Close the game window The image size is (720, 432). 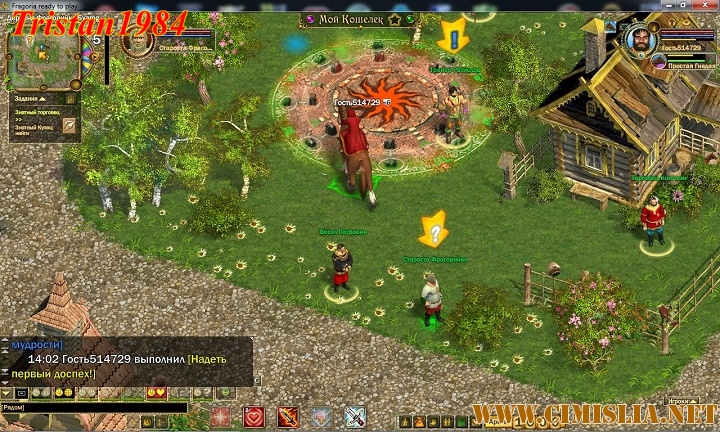703,5
